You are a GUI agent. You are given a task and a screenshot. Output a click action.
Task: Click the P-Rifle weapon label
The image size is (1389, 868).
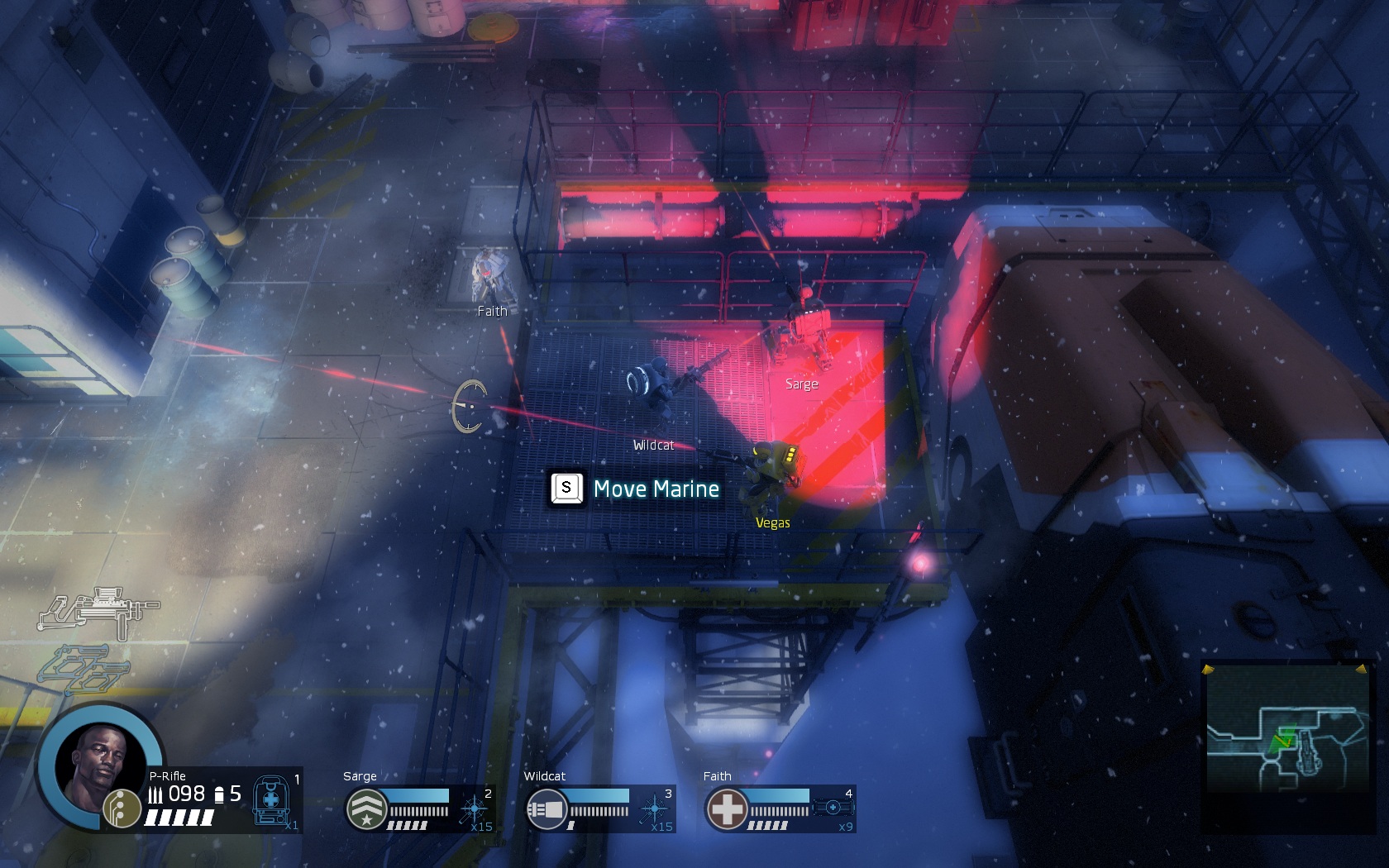[x=167, y=776]
